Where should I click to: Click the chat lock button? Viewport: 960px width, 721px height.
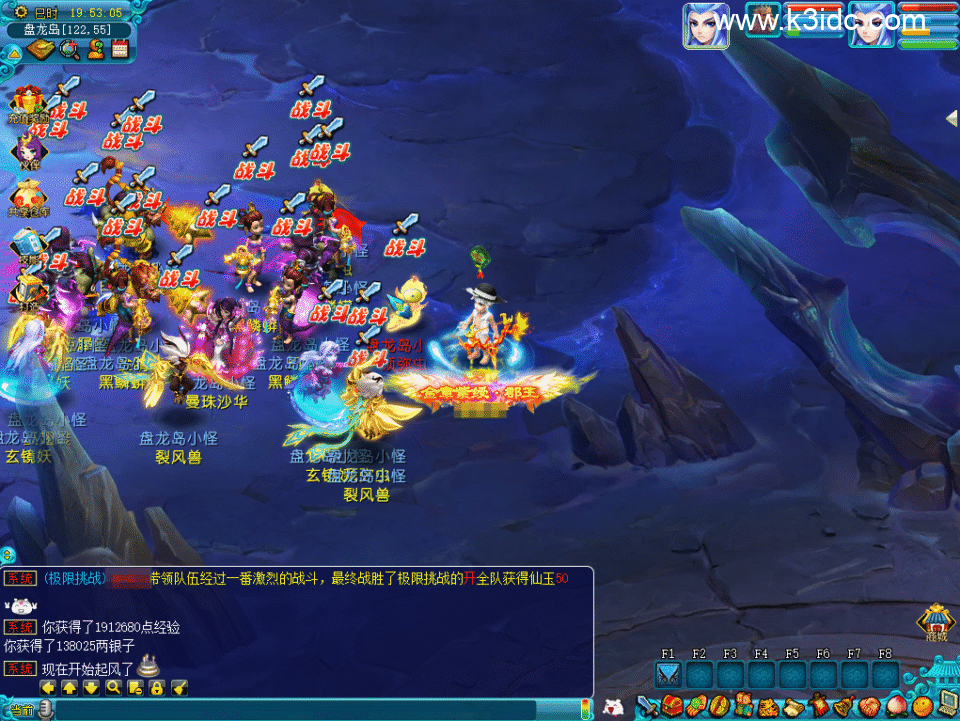pos(157,688)
